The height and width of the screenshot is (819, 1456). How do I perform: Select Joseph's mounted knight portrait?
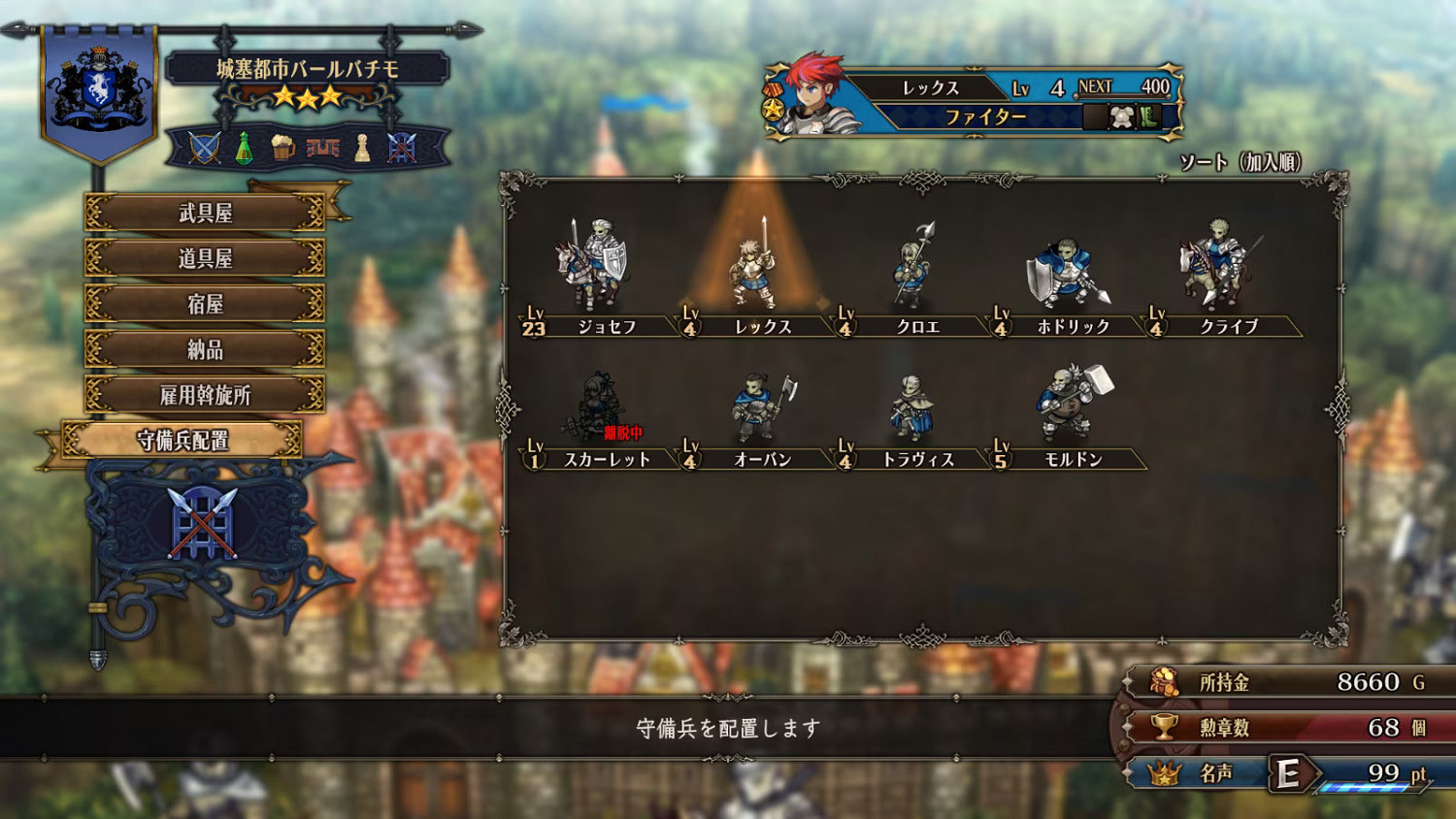click(x=592, y=264)
